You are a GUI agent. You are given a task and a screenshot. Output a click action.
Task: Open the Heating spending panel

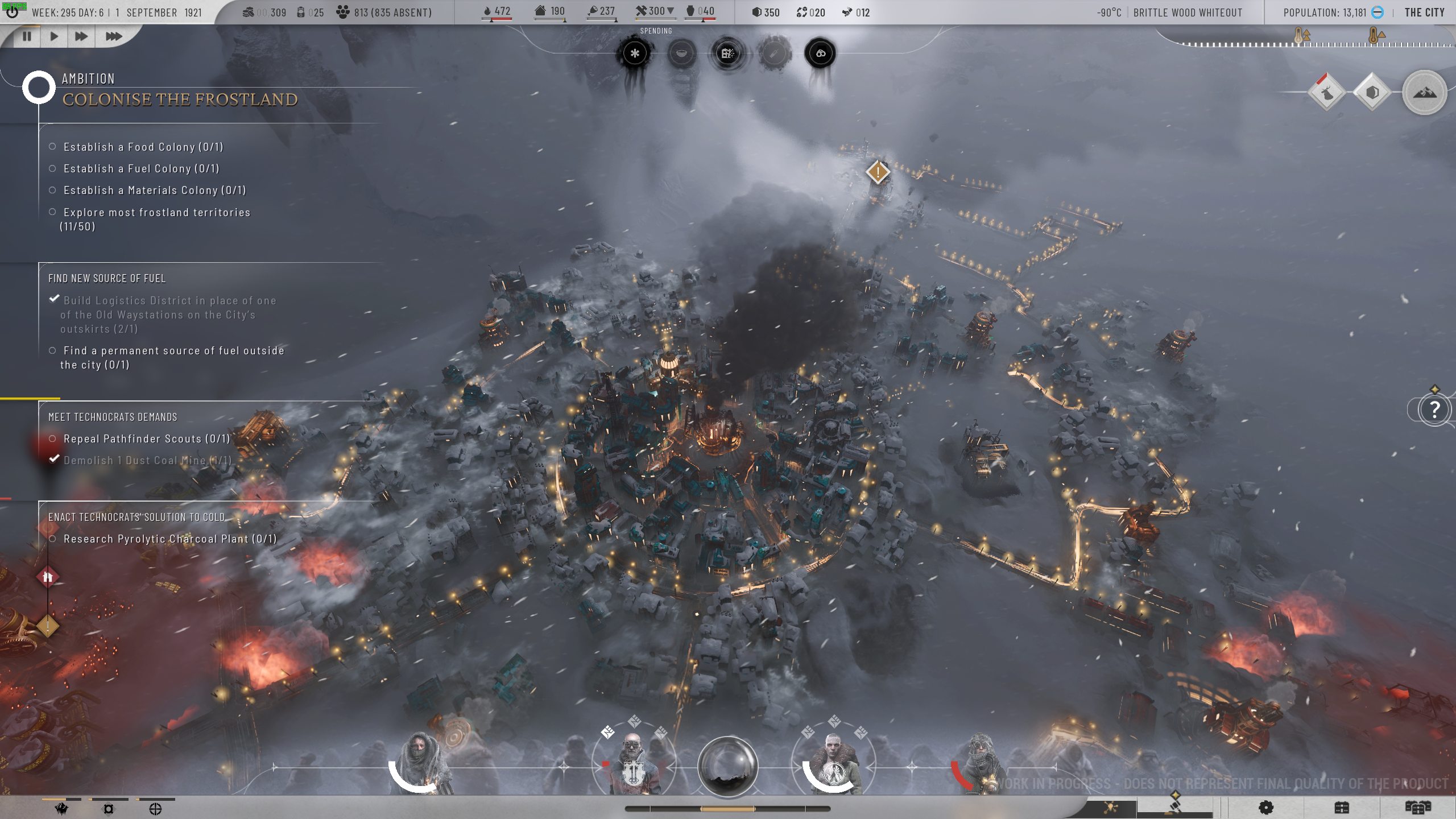click(x=635, y=52)
